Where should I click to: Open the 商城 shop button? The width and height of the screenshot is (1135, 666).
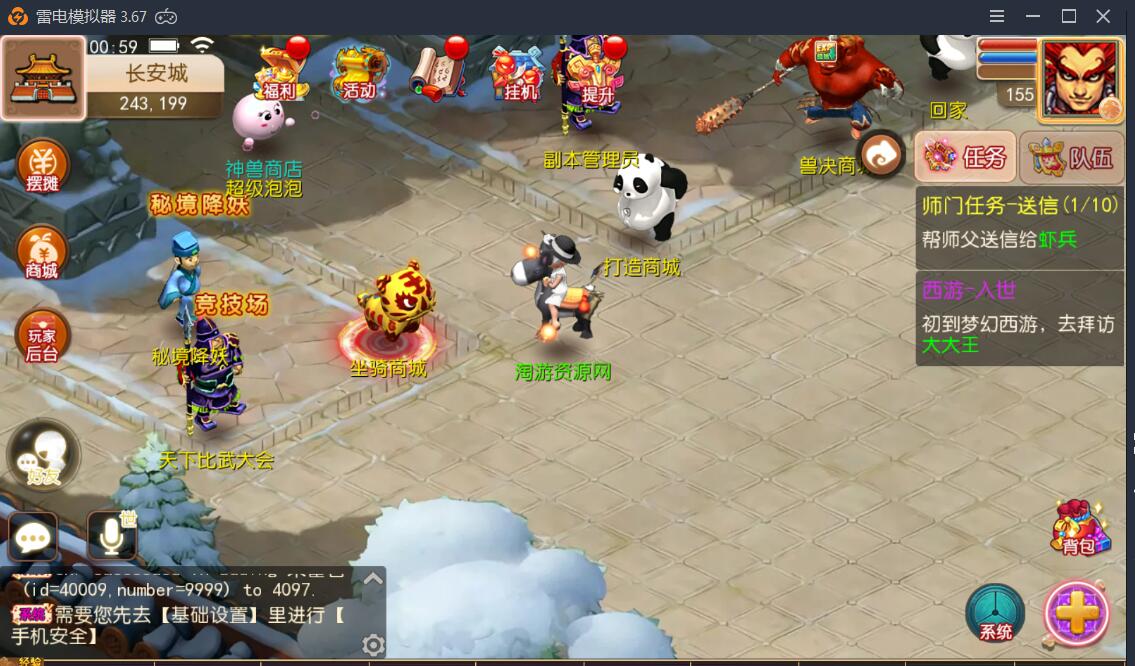(43, 252)
